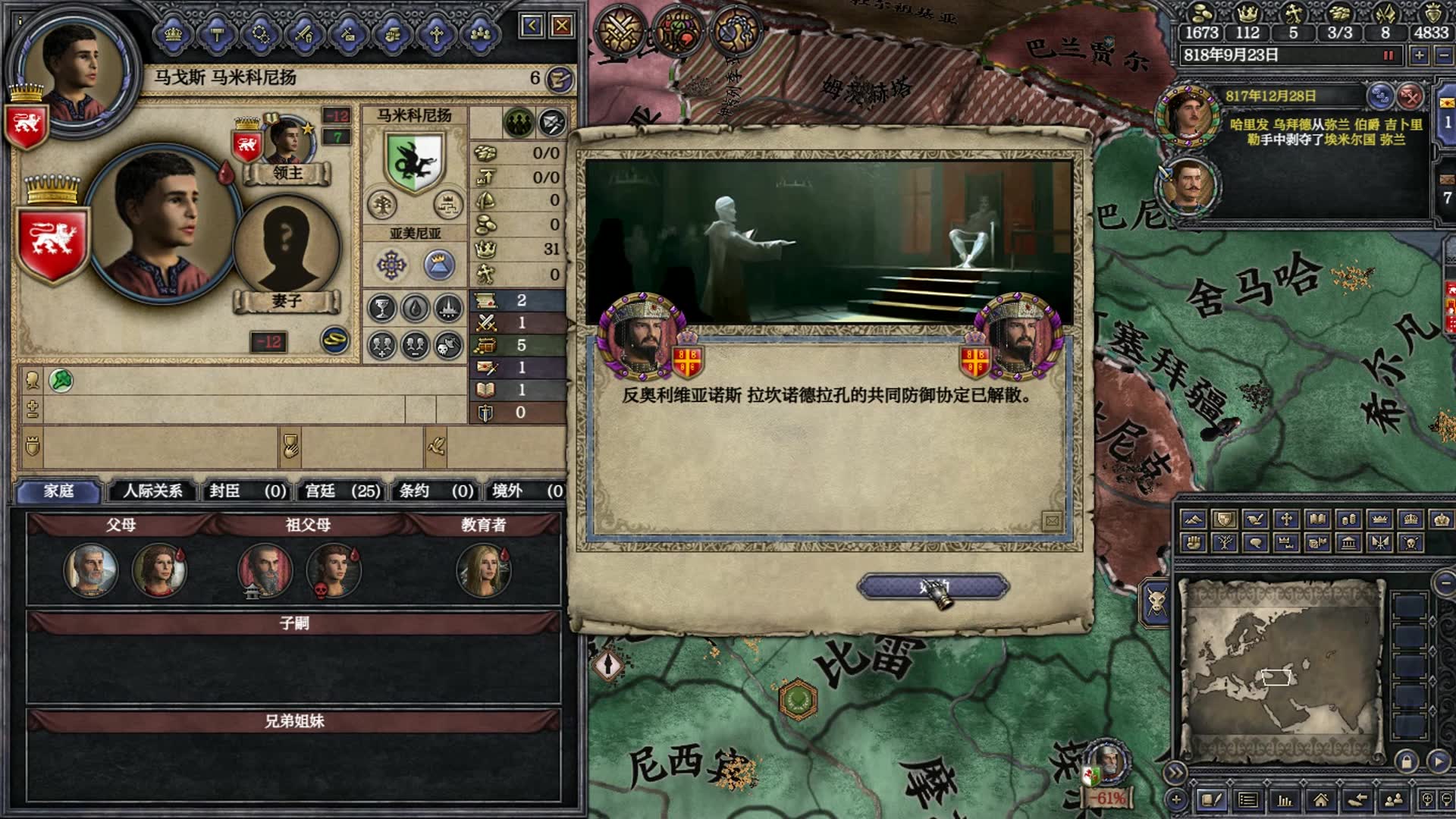Image resolution: width=1456 pixels, height=819 pixels.
Task: Confirm the defensive pact dissolved message
Action: (933, 586)
